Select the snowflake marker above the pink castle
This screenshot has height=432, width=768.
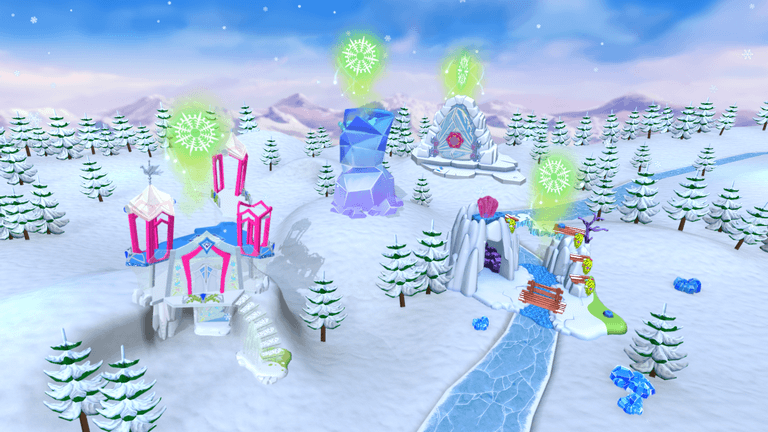coord(194,130)
